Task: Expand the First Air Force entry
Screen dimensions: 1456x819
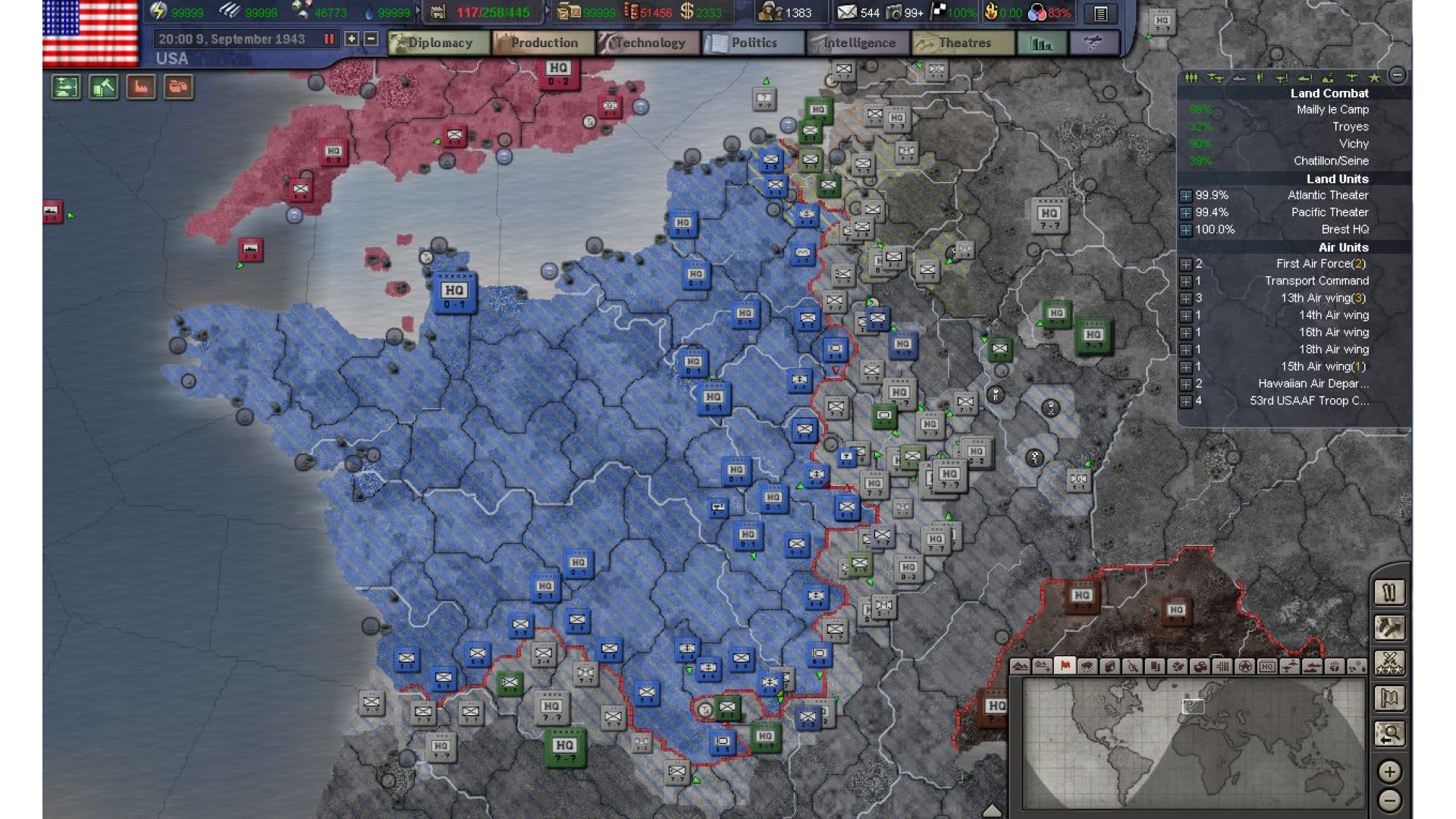Action: [x=1186, y=264]
